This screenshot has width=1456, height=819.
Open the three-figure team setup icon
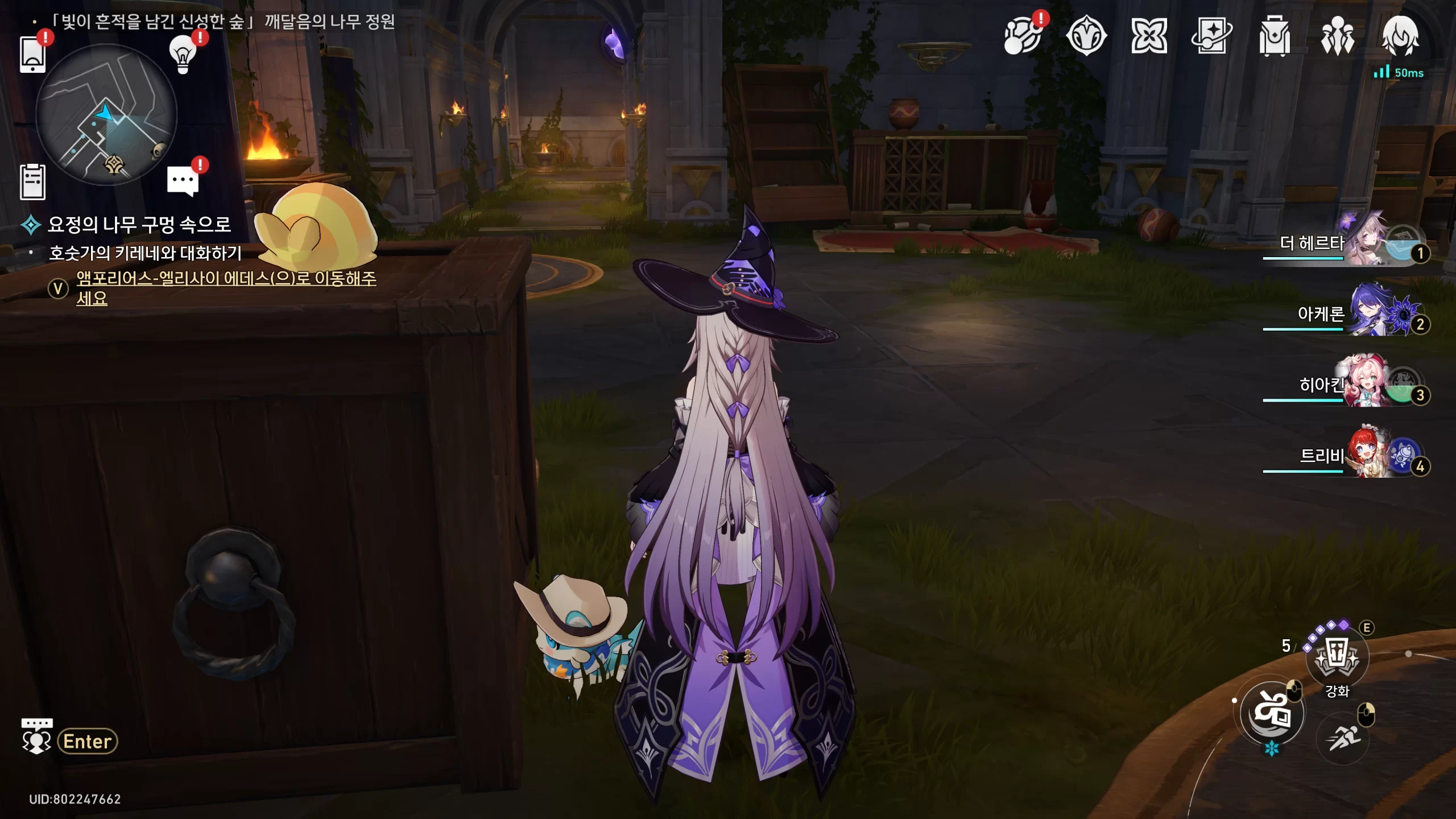click(x=1337, y=37)
